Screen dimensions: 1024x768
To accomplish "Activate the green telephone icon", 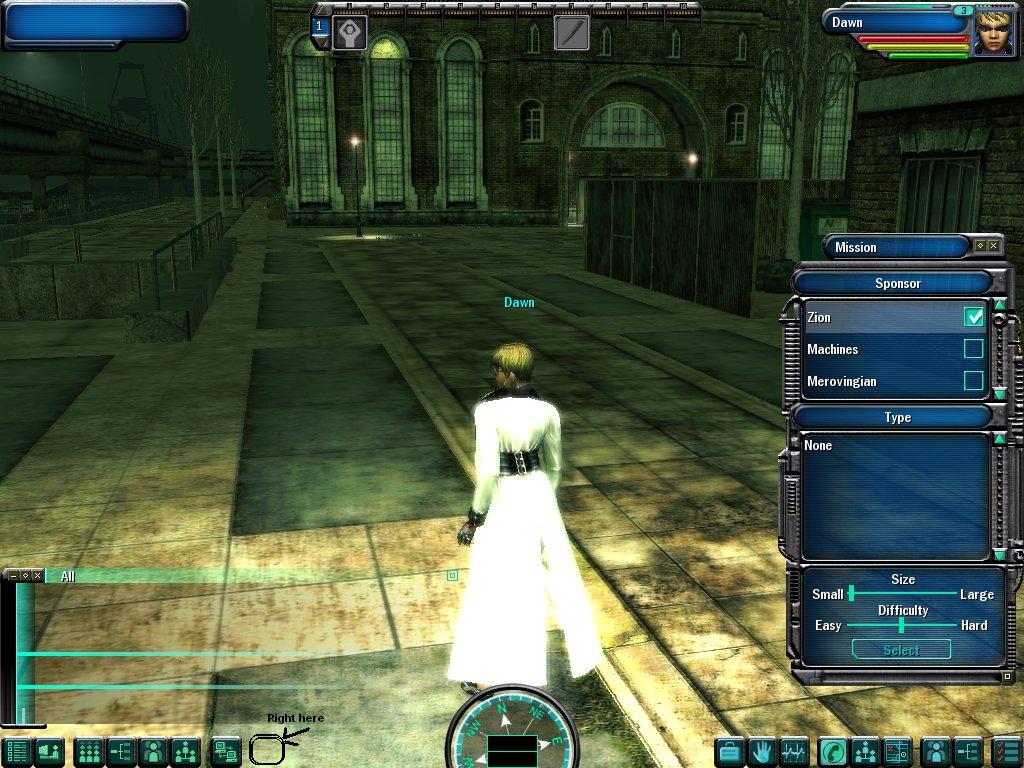I will pos(832,750).
